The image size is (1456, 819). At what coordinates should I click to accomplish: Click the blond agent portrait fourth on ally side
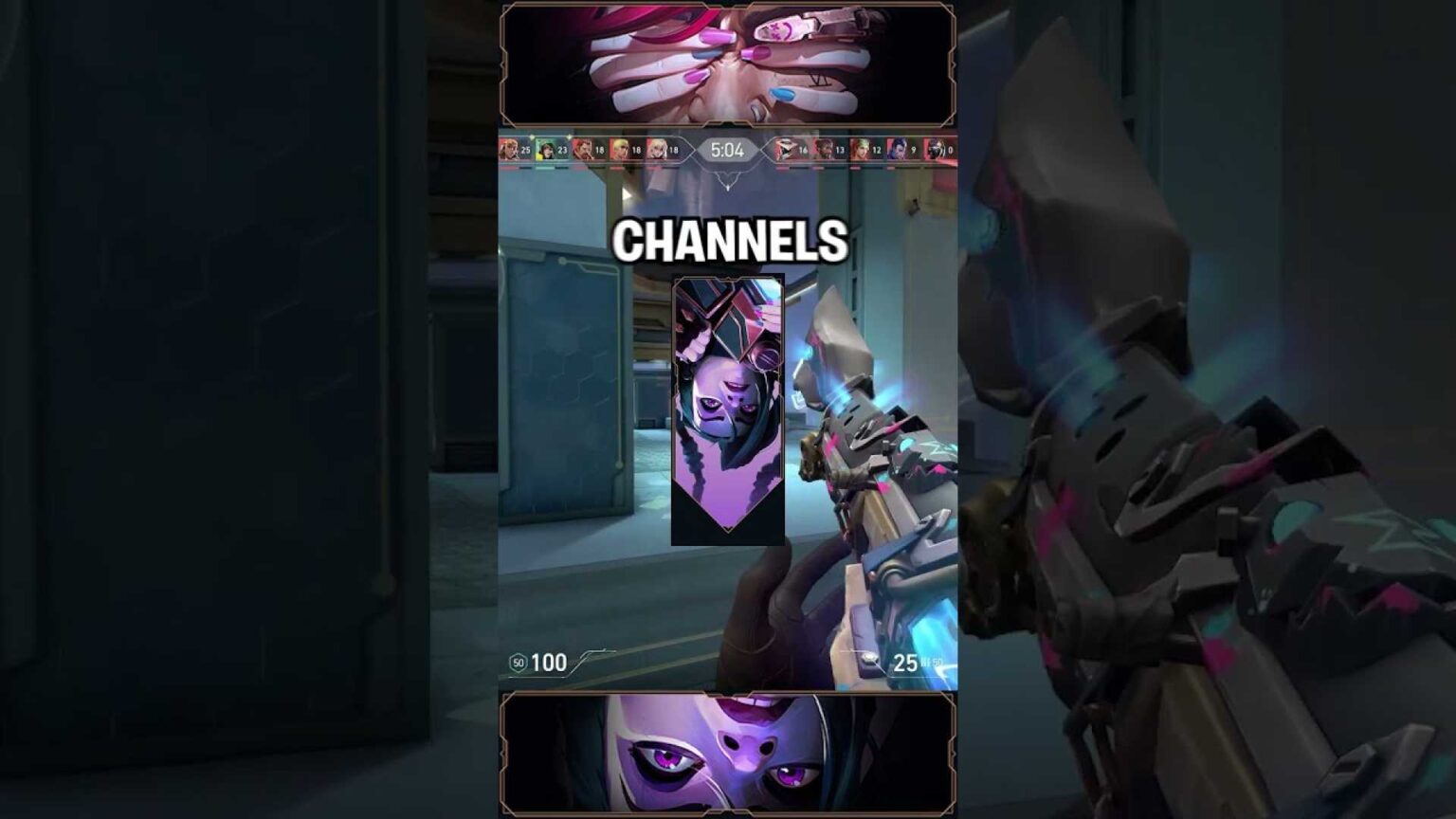coord(618,152)
